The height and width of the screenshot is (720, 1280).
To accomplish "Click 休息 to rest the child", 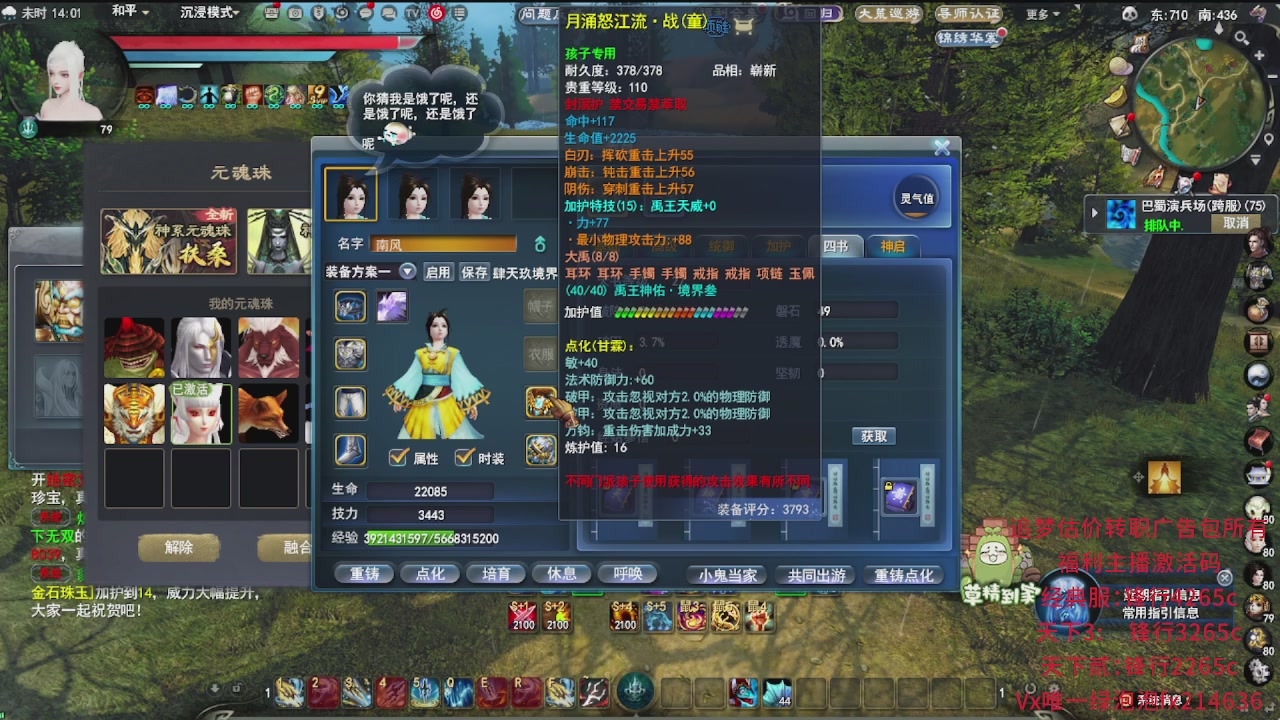I will coord(561,572).
